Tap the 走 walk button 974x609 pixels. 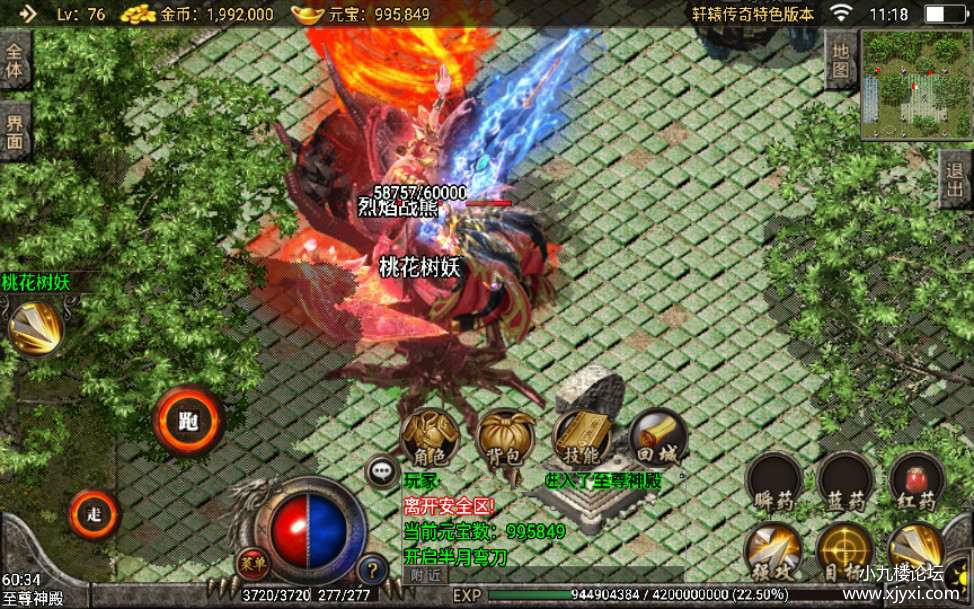[x=95, y=515]
